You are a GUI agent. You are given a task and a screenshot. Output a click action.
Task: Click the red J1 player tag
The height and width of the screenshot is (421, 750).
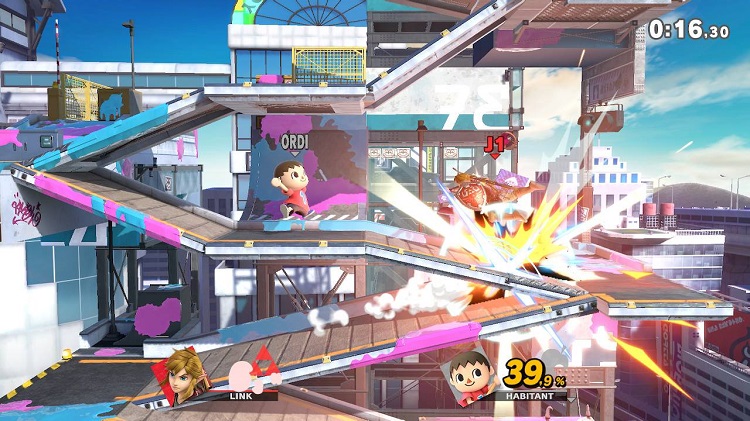493,143
